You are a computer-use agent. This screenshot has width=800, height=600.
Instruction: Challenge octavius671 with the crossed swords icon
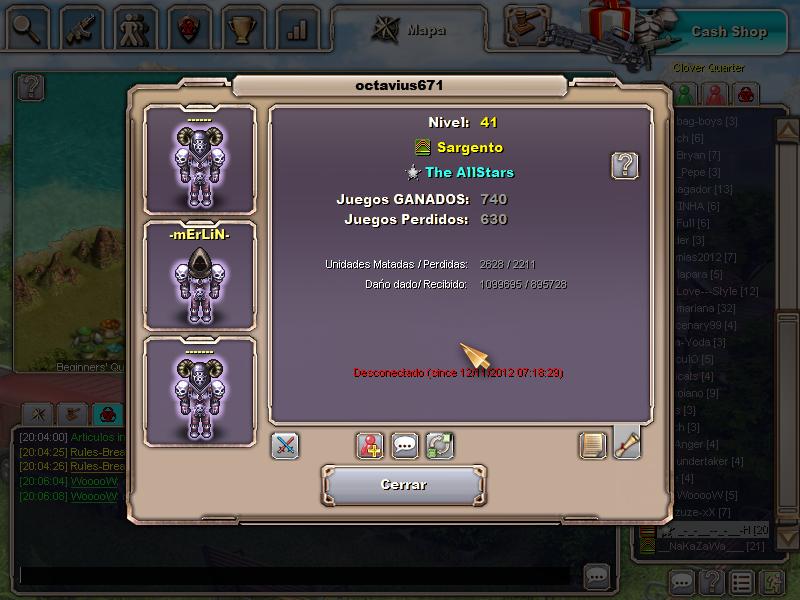pos(285,446)
